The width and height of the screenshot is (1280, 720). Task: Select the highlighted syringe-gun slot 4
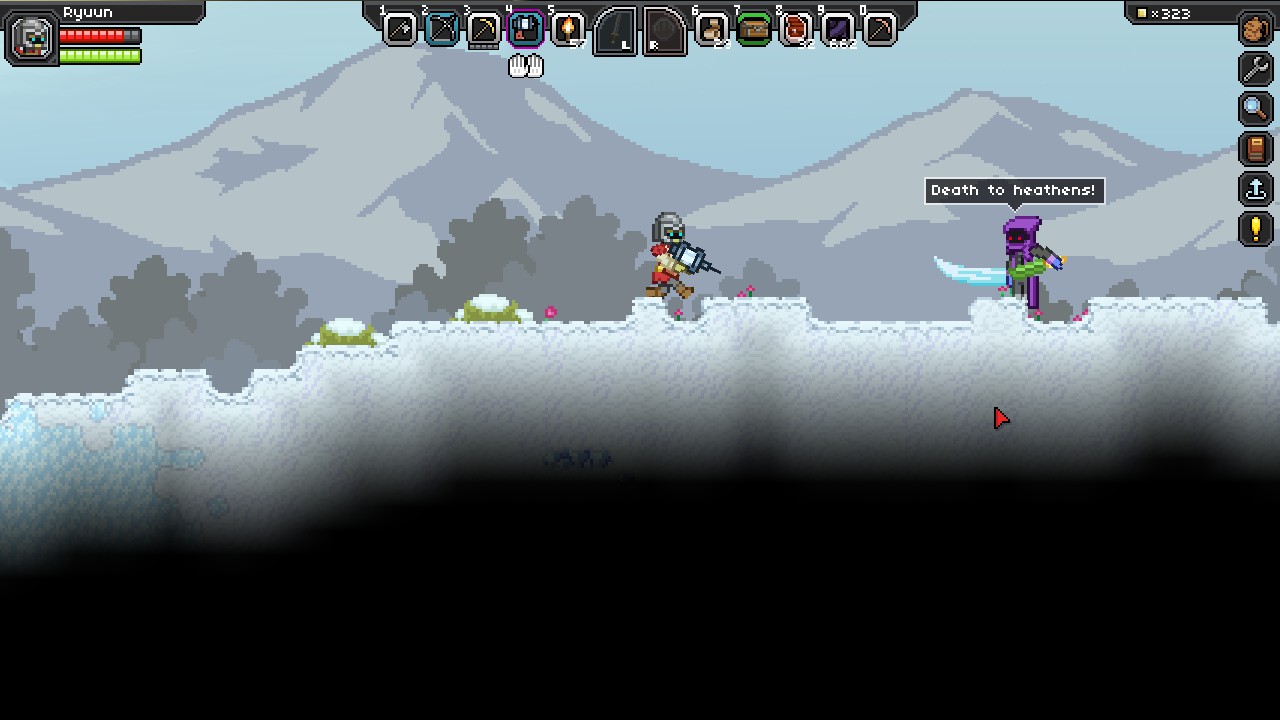[526, 29]
